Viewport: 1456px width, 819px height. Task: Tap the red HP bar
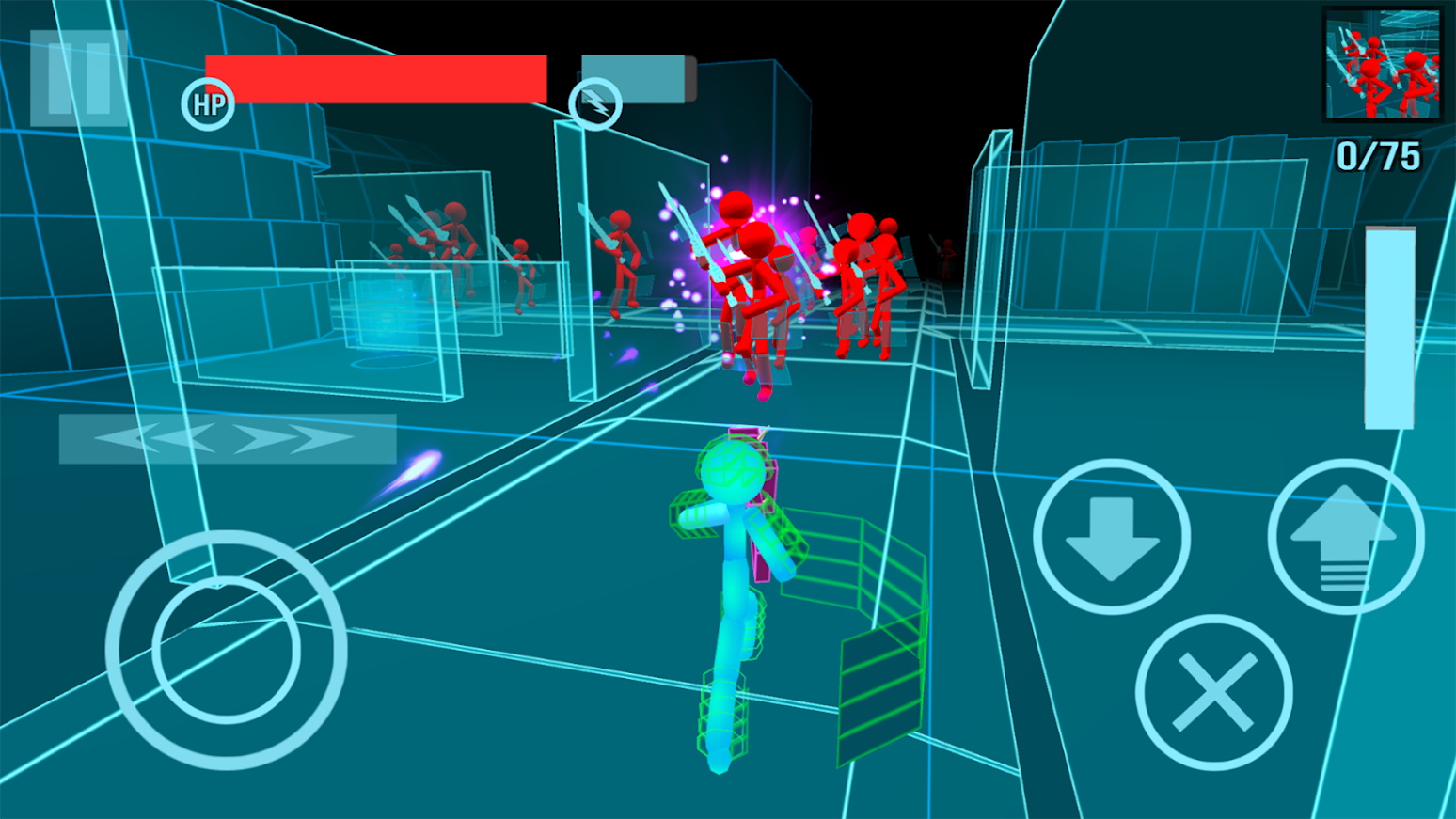[x=374, y=77]
